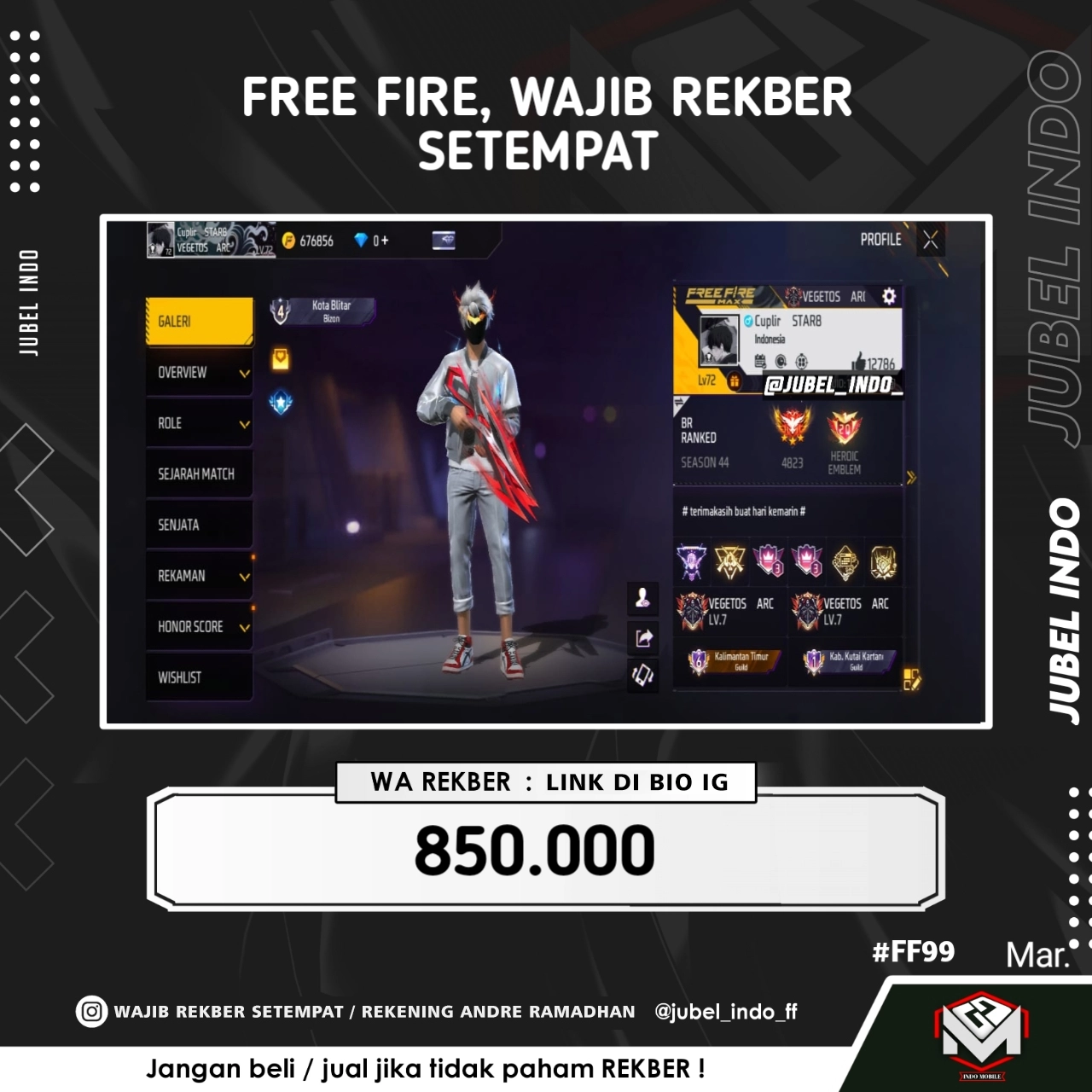Click the diamond balance icon to buy diamonds
Viewport: 1092px width, 1092px height.
[362, 241]
